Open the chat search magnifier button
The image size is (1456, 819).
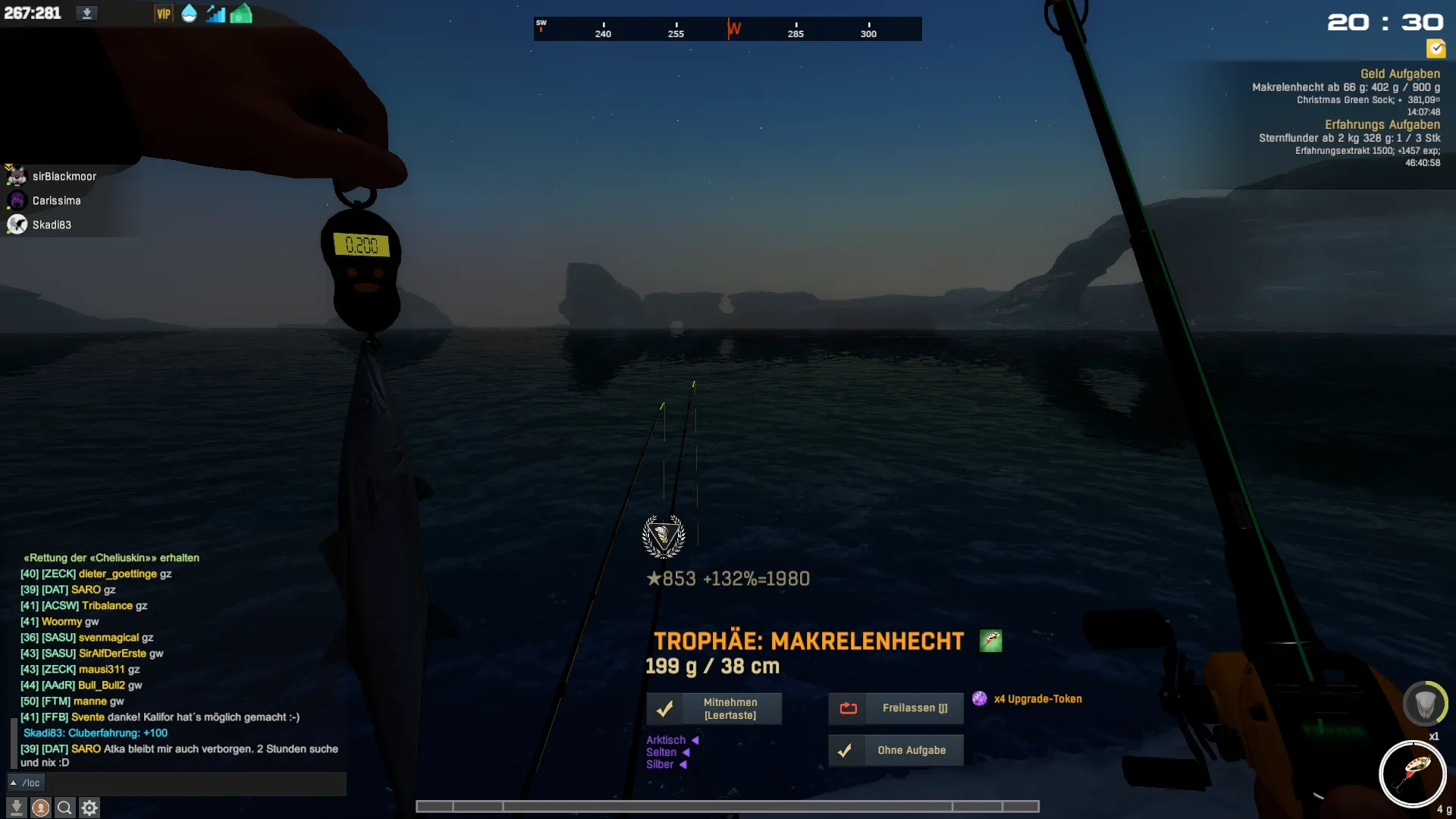[65, 808]
